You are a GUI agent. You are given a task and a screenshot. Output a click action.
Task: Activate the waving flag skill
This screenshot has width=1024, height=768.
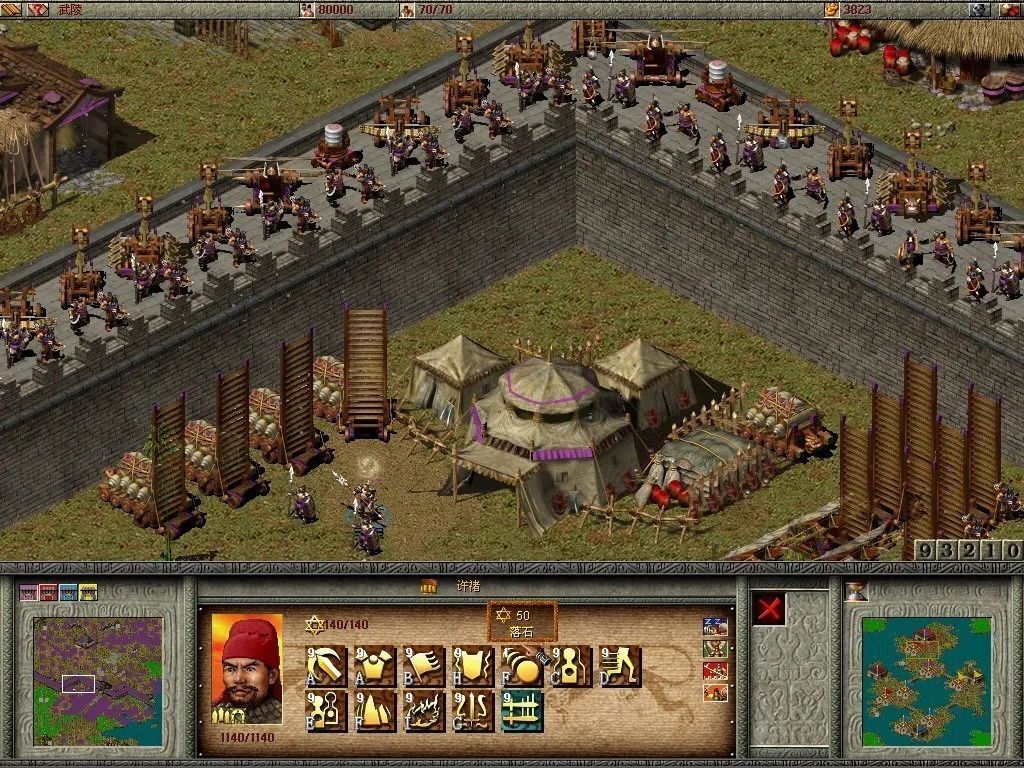pos(423,666)
